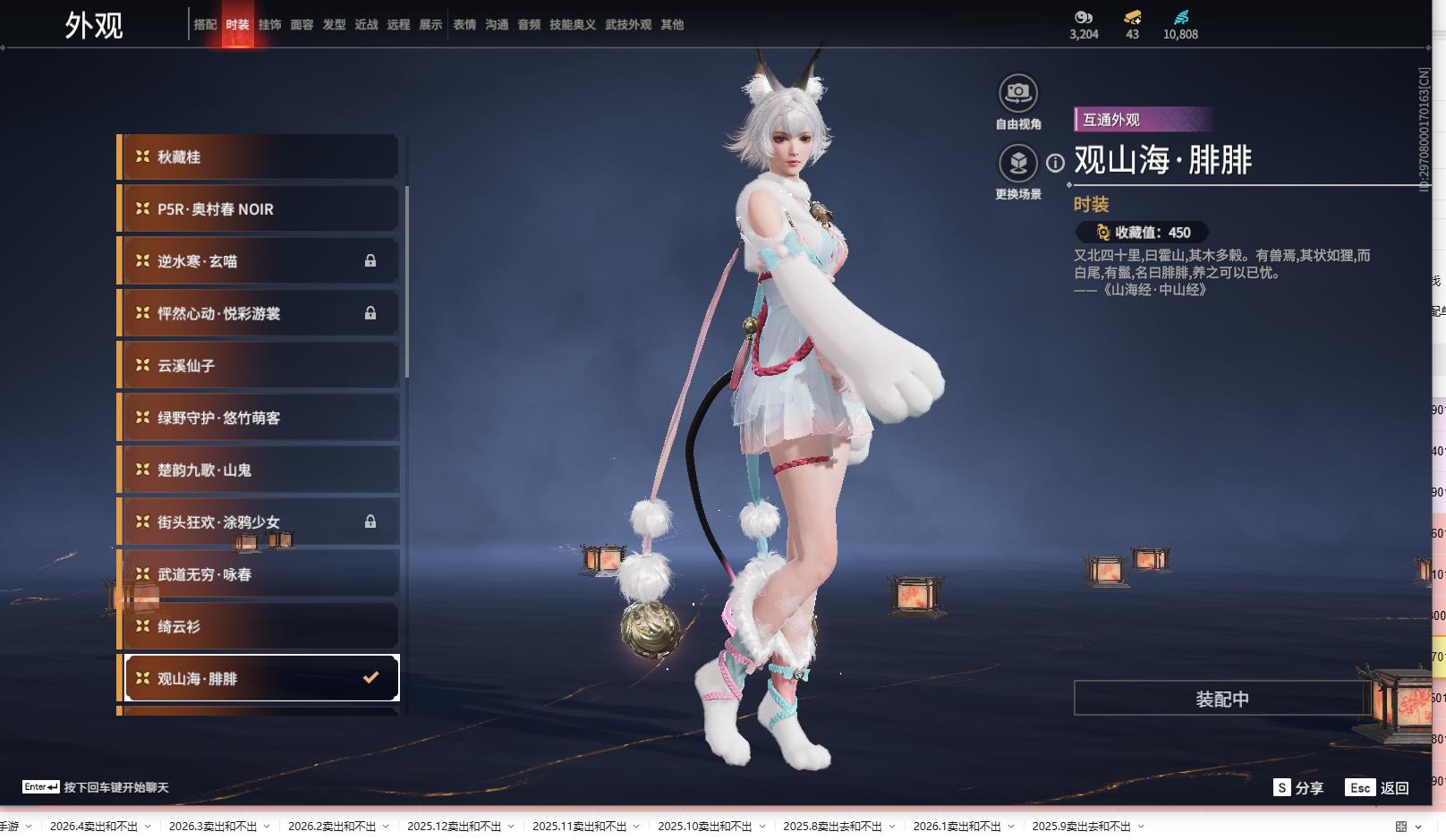
Task: Open the 武技外观 tab
Action: click(x=628, y=25)
